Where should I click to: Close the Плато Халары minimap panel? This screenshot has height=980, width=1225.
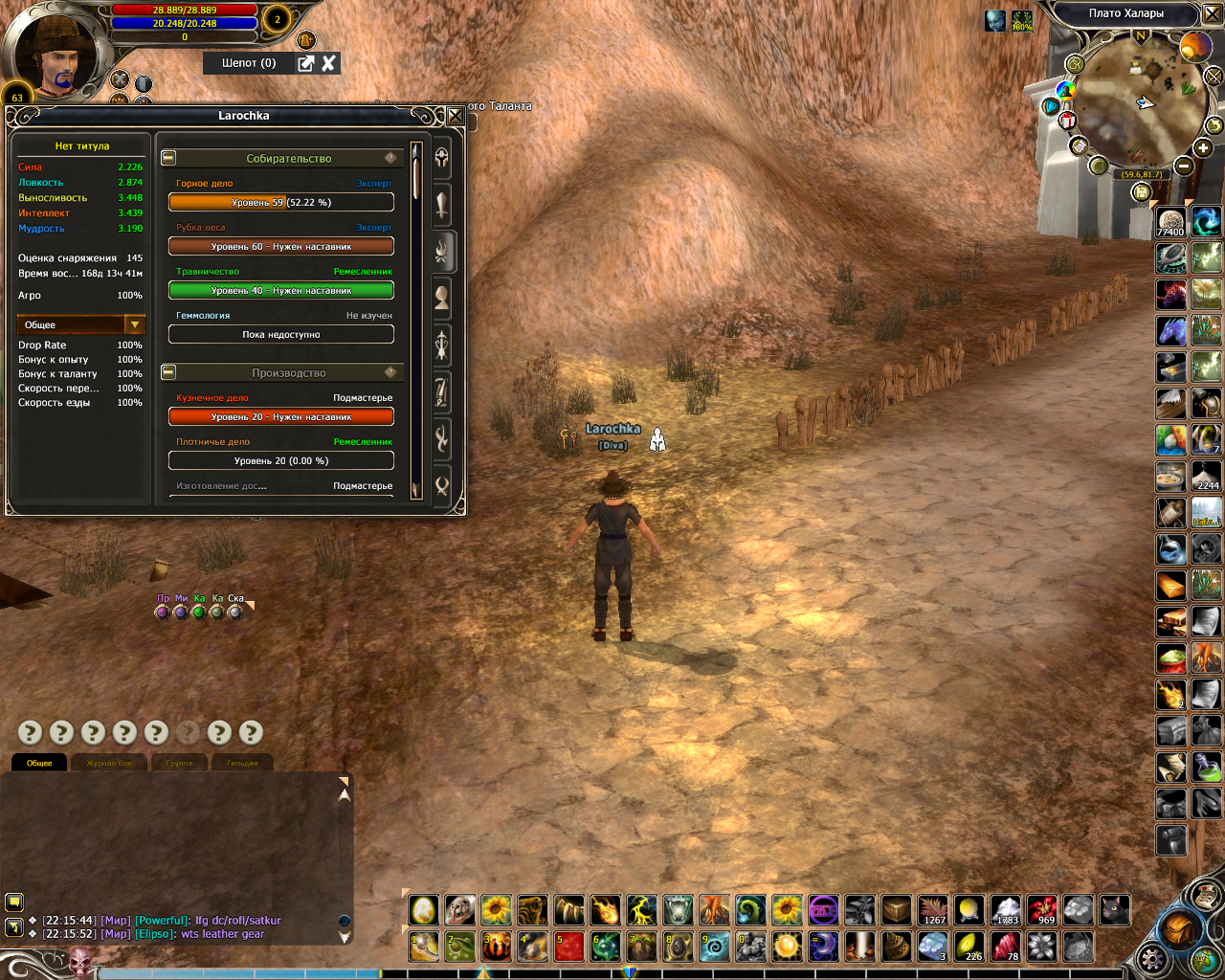[x=1212, y=13]
